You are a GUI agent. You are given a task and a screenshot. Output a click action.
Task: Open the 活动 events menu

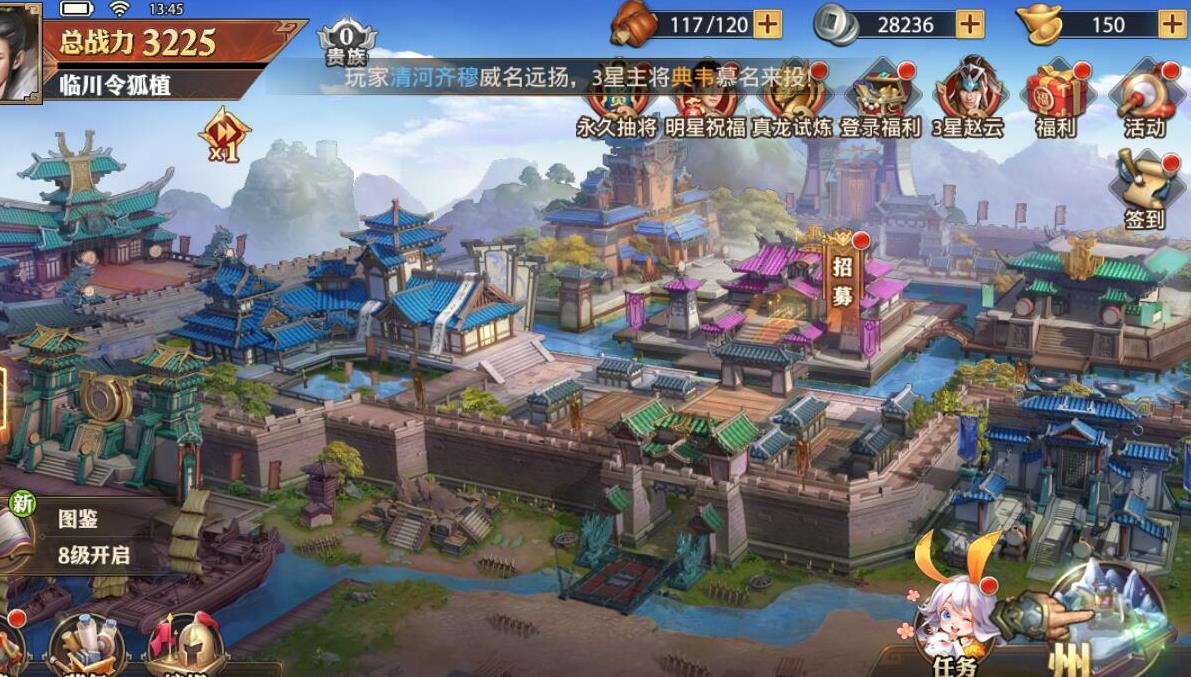pyautogui.click(x=1144, y=98)
